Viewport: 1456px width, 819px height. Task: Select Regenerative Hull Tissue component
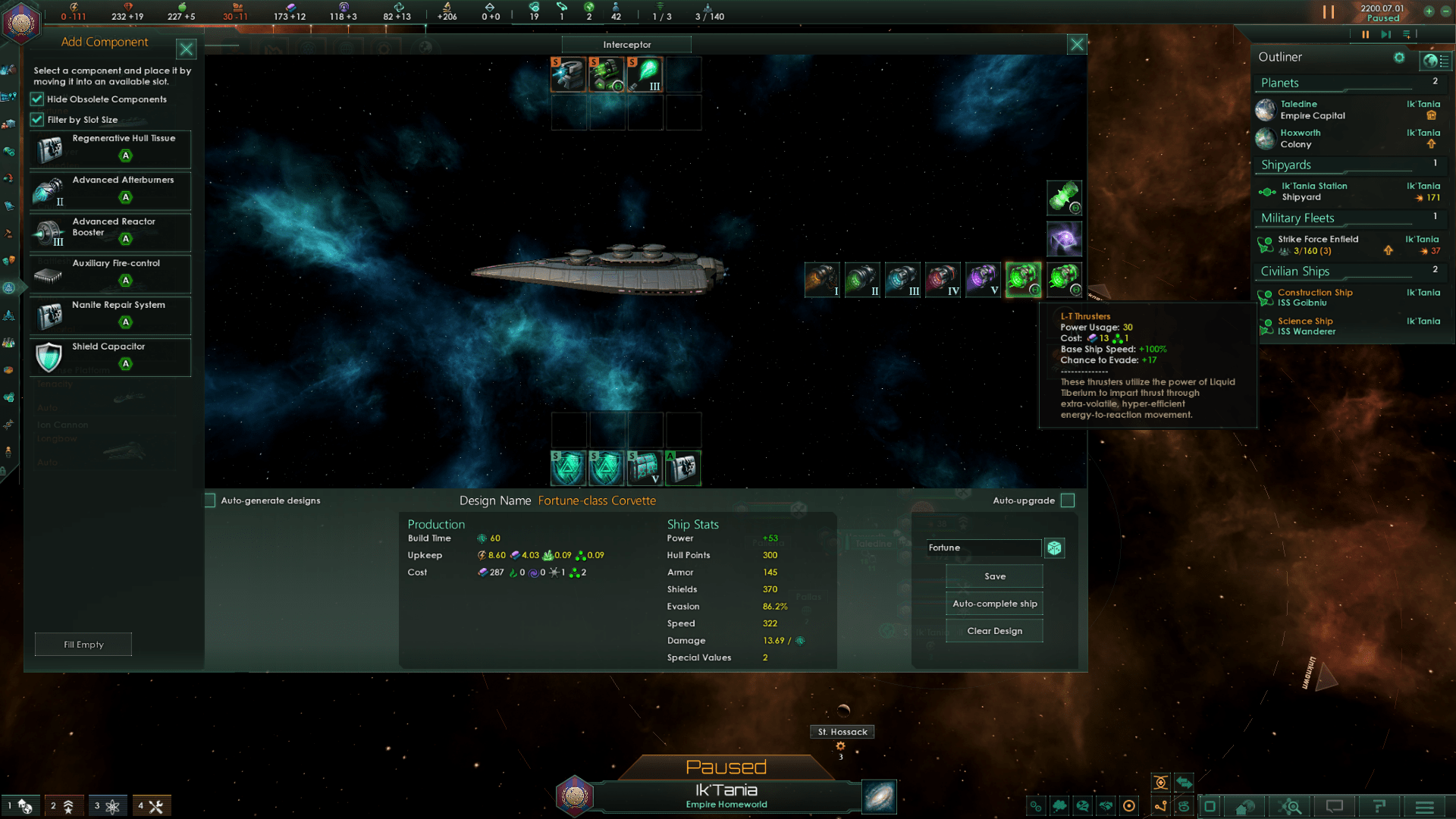110,149
